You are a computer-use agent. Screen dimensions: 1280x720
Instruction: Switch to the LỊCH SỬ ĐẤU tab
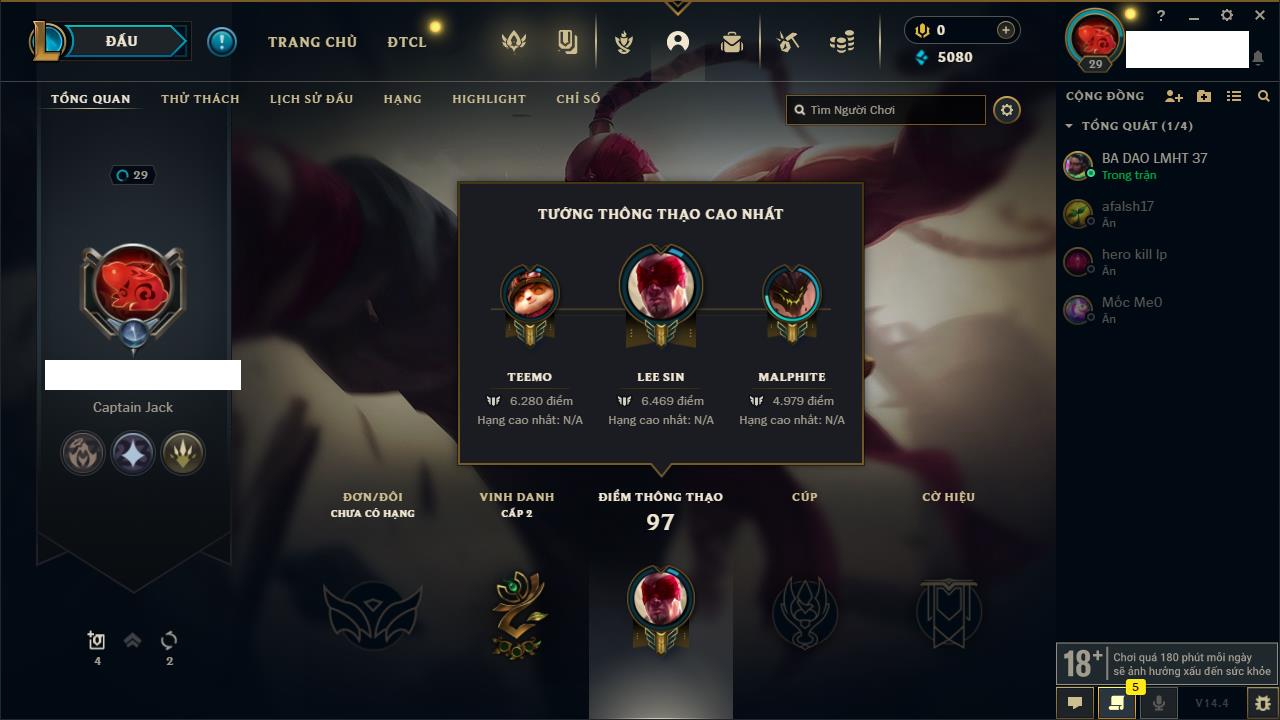click(311, 99)
